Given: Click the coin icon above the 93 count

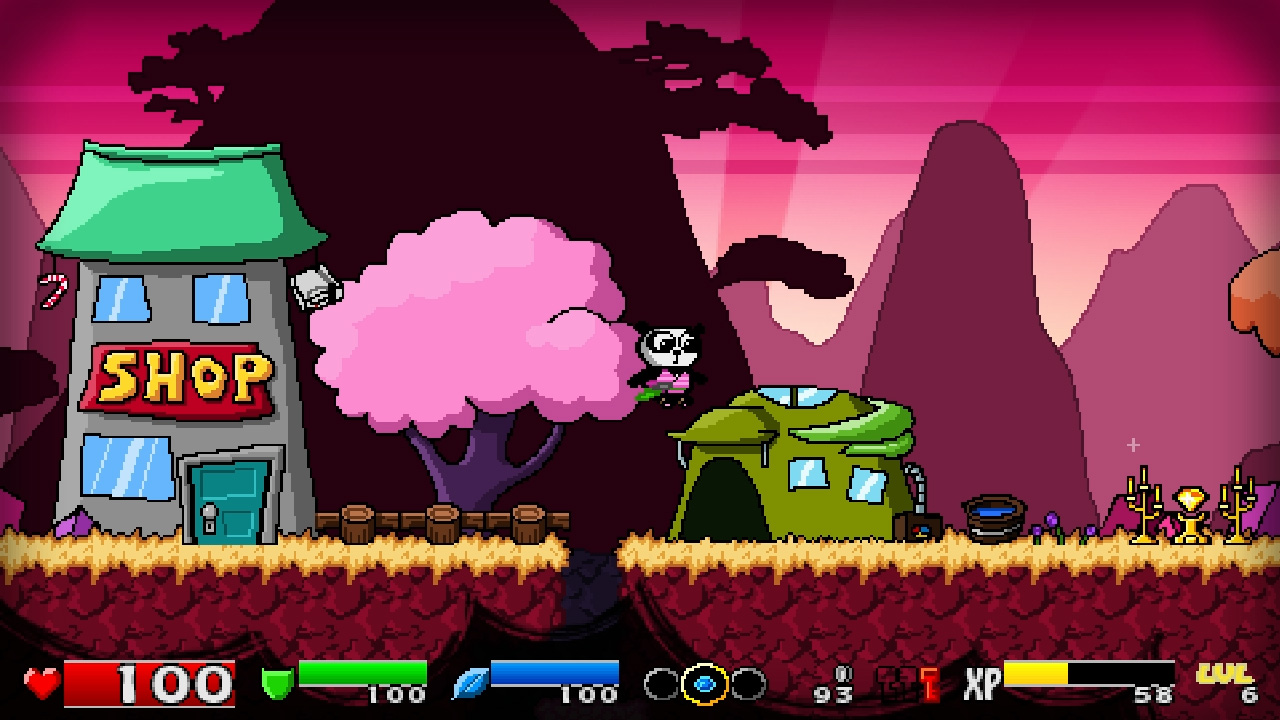Looking at the screenshot, I should click(x=843, y=673).
